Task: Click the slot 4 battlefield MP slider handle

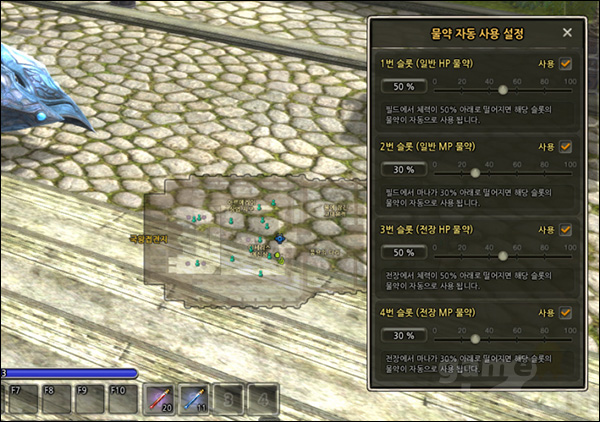Action: [475, 337]
